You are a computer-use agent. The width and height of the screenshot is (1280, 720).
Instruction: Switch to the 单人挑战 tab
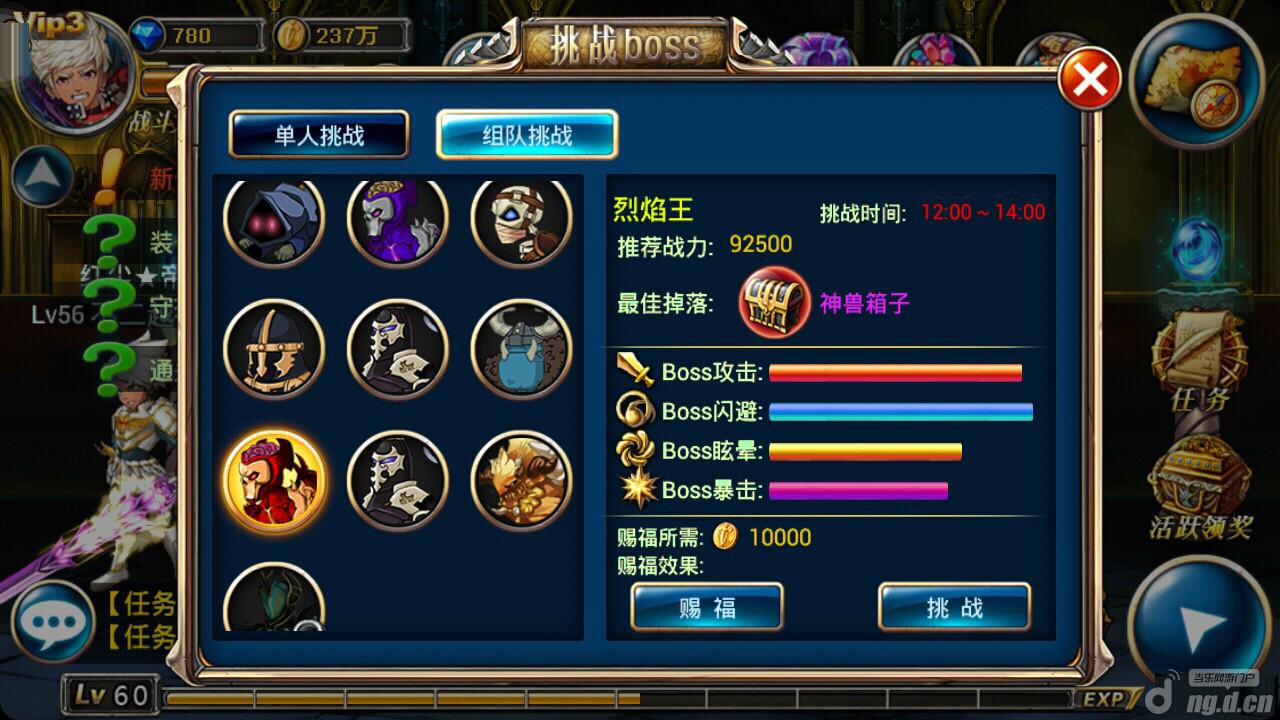click(319, 135)
